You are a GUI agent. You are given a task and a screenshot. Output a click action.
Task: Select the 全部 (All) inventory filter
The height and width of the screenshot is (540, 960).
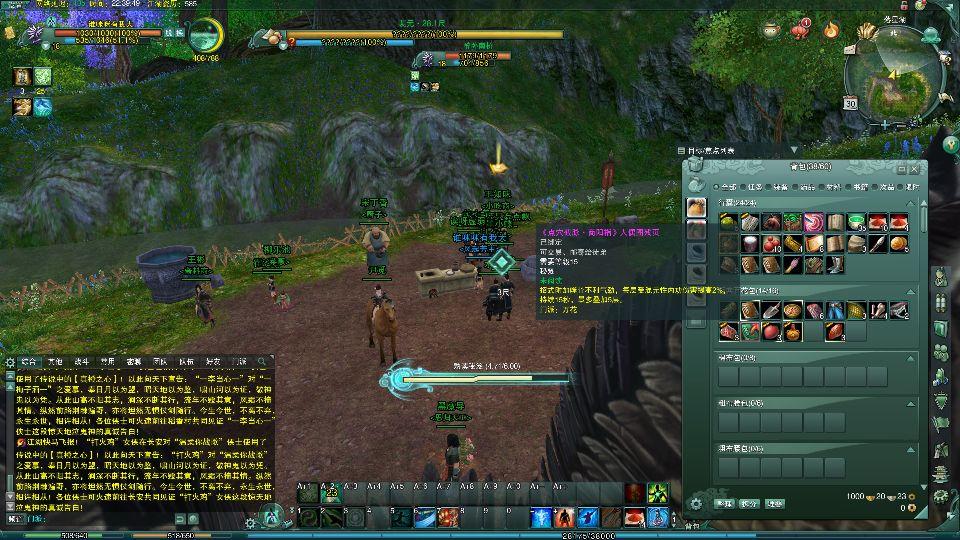click(723, 186)
